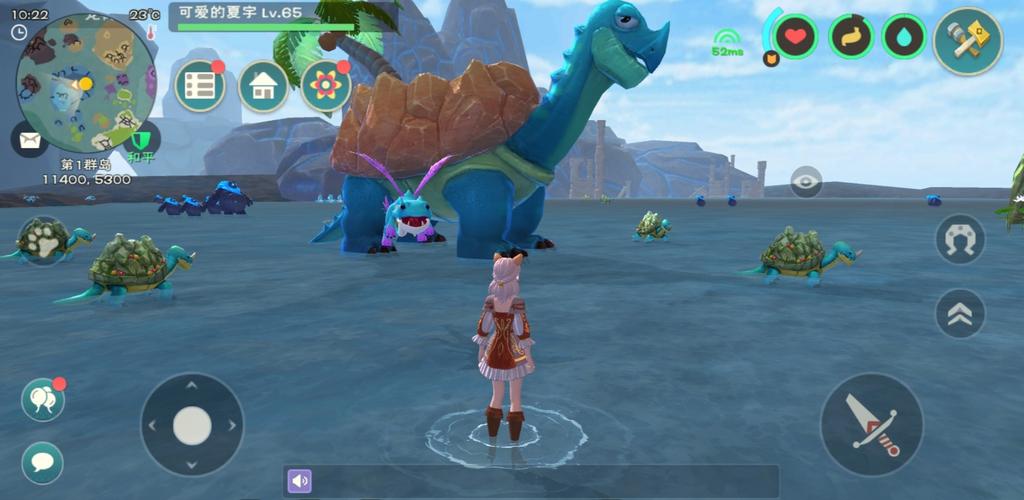Open the speech bubbles social icon
This screenshot has width=1024, height=500.
43,400
